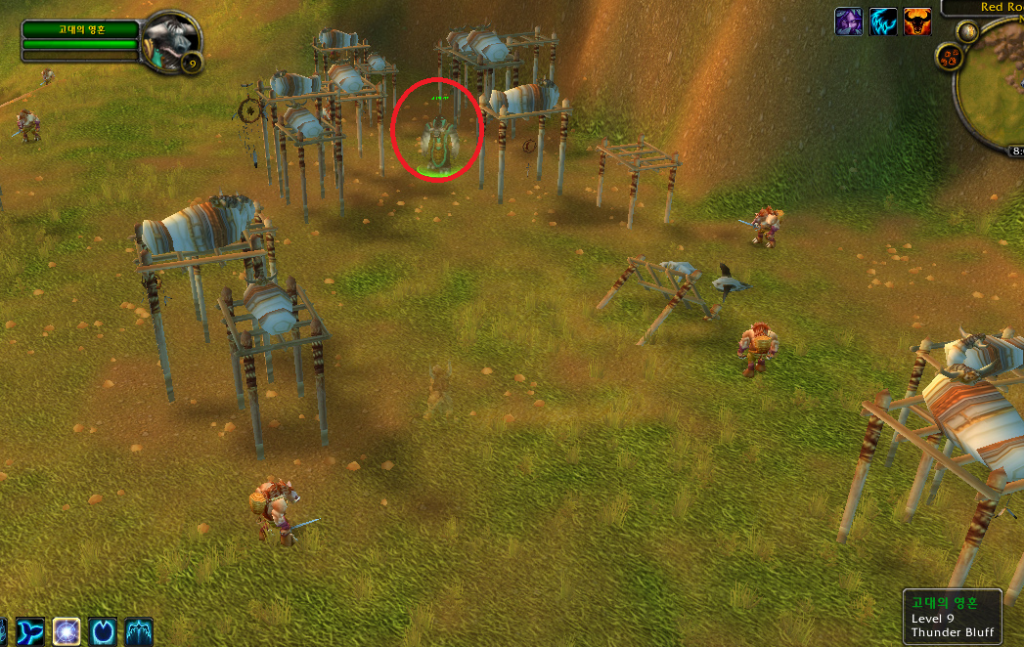Screen dimensions: 1024x647
Task: Trigger the icy blue spikes ability
Action: click(139, 632)
